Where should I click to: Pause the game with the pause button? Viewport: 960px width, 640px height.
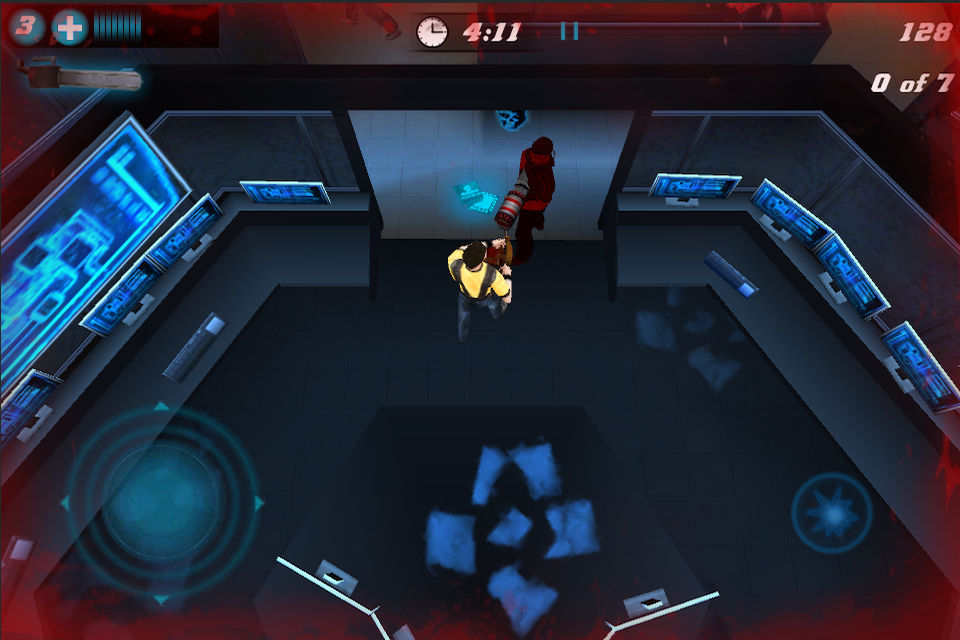569,31
